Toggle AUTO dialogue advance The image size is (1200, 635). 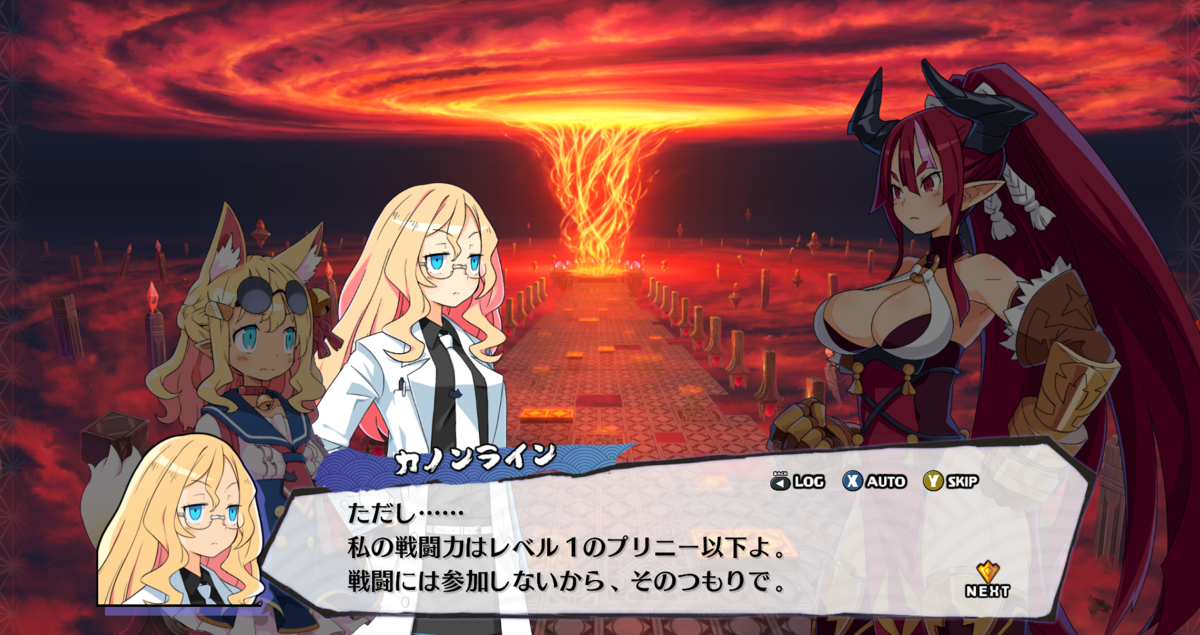874,482
